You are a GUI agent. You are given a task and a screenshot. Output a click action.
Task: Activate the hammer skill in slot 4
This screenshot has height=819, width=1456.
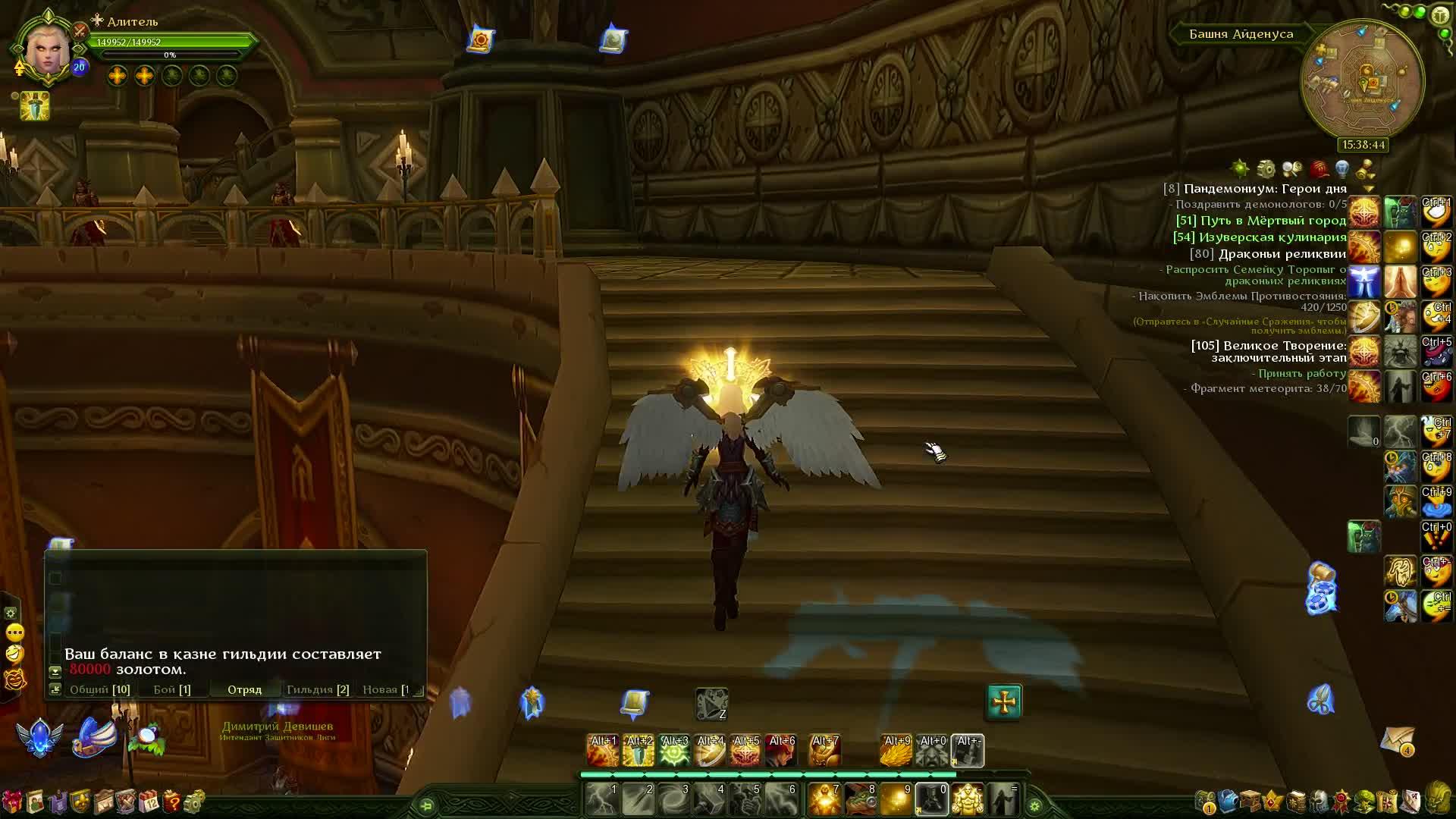(x=710, y=799)
